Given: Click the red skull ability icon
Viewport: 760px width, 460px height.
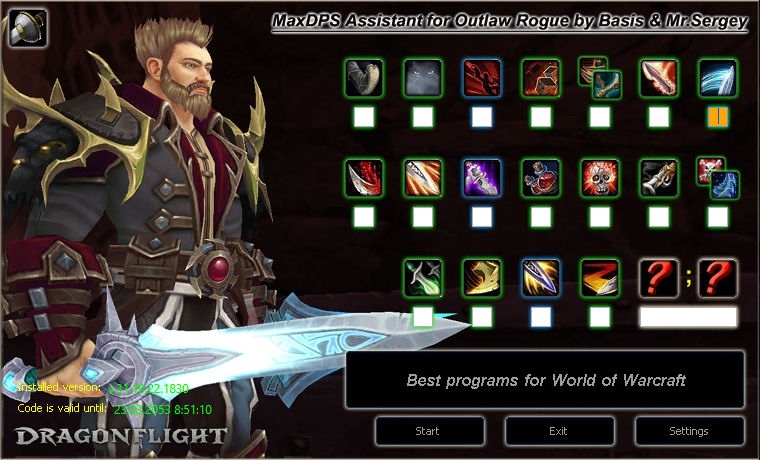Looking at the screenshot, I should tap(600, 178).
